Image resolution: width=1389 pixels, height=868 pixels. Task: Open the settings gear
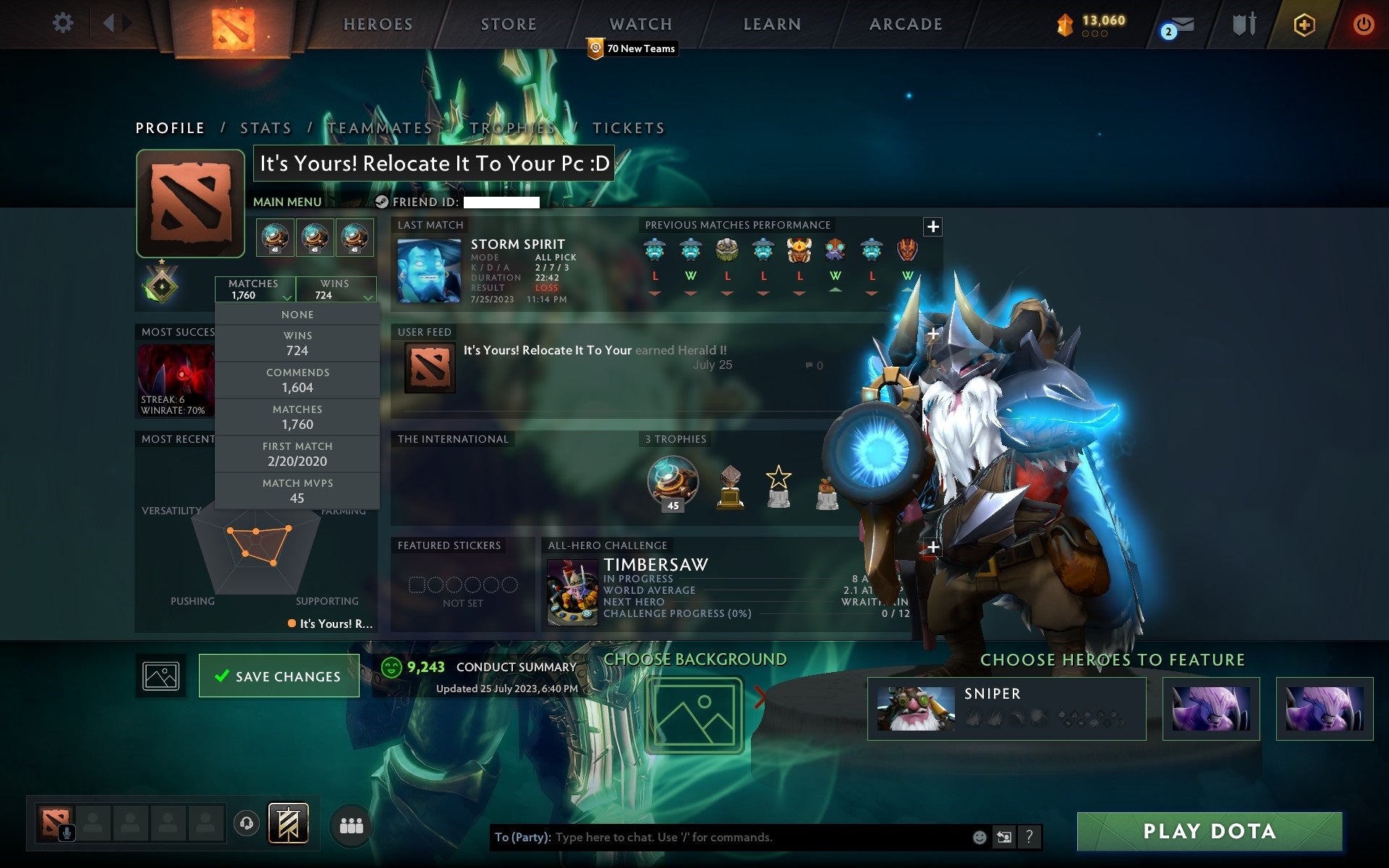64,22
